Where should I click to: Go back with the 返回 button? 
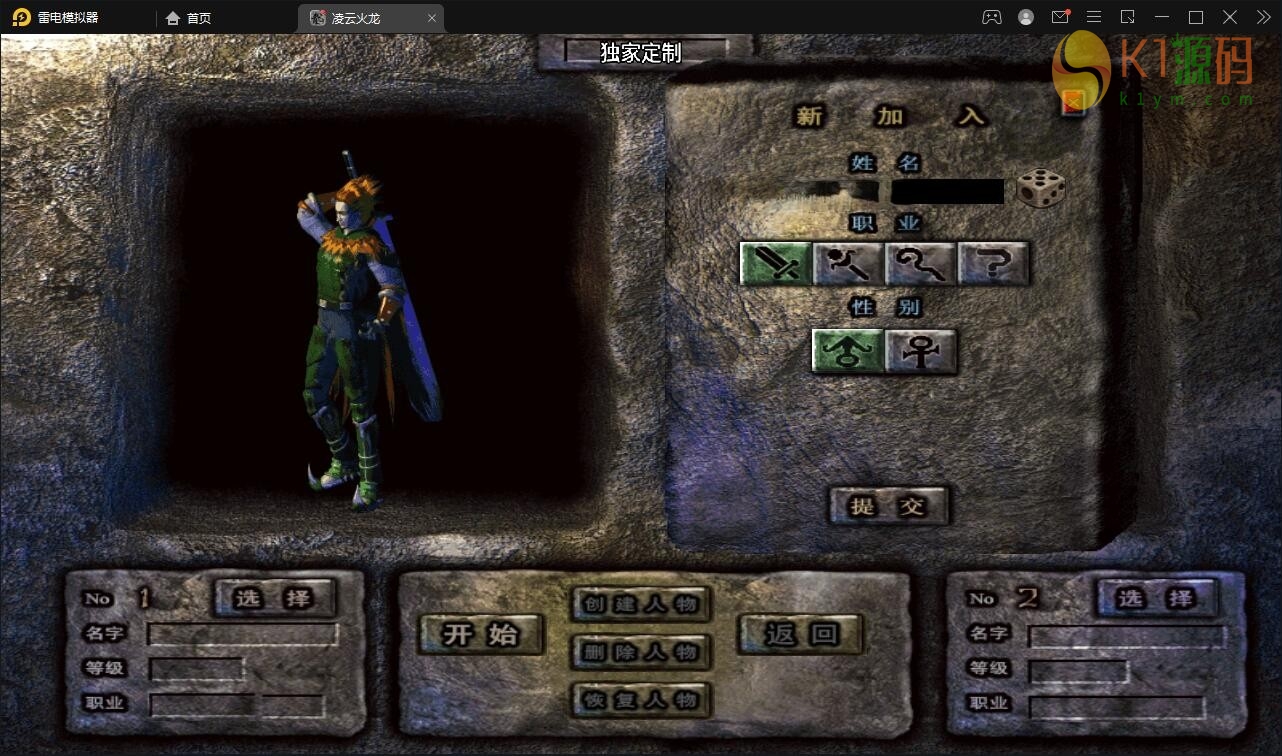pyautogui.click(x=800, y=634)
